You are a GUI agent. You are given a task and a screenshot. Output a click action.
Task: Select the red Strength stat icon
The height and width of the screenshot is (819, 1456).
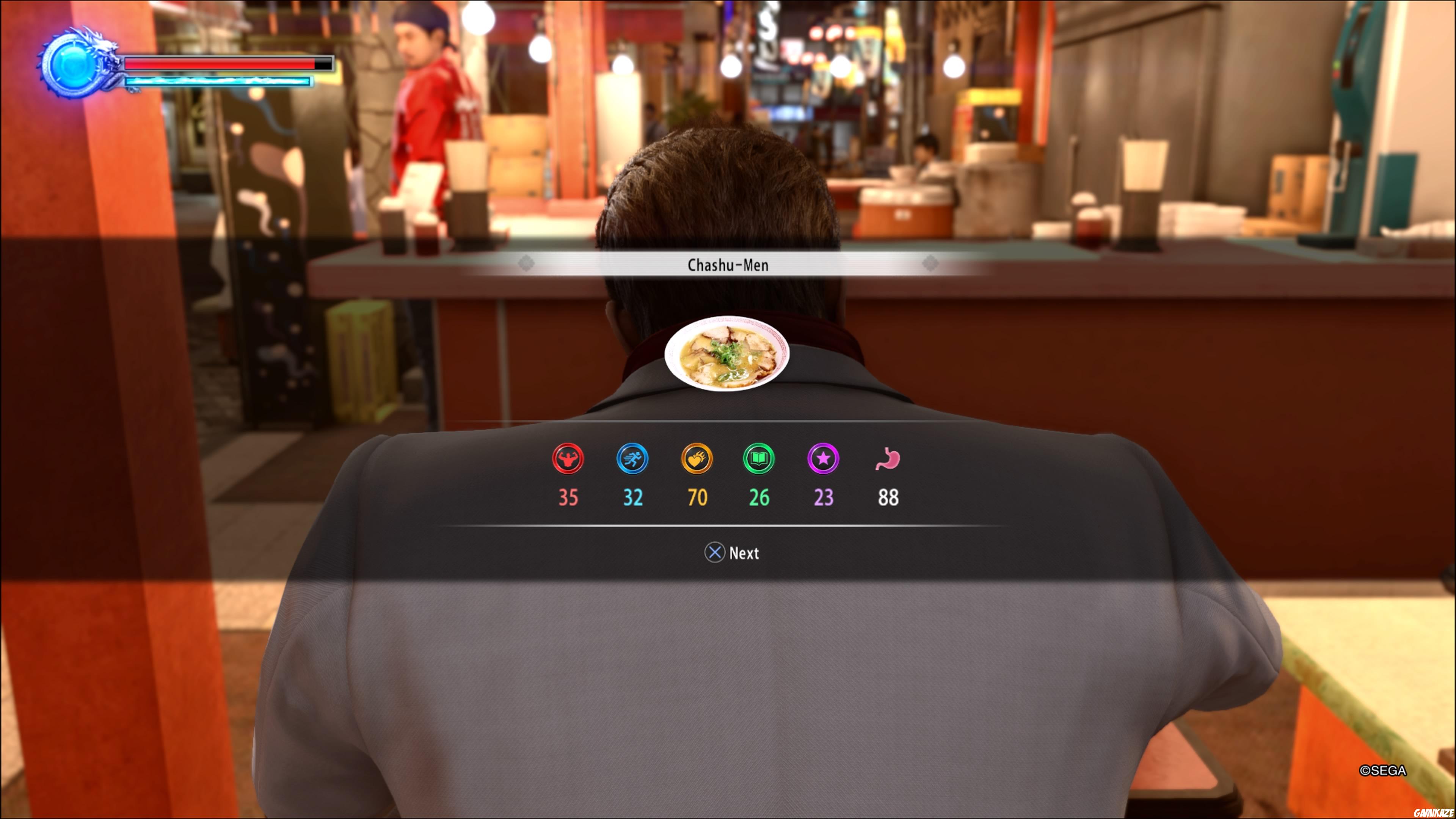pyautogui.click(x=568, y=460)
